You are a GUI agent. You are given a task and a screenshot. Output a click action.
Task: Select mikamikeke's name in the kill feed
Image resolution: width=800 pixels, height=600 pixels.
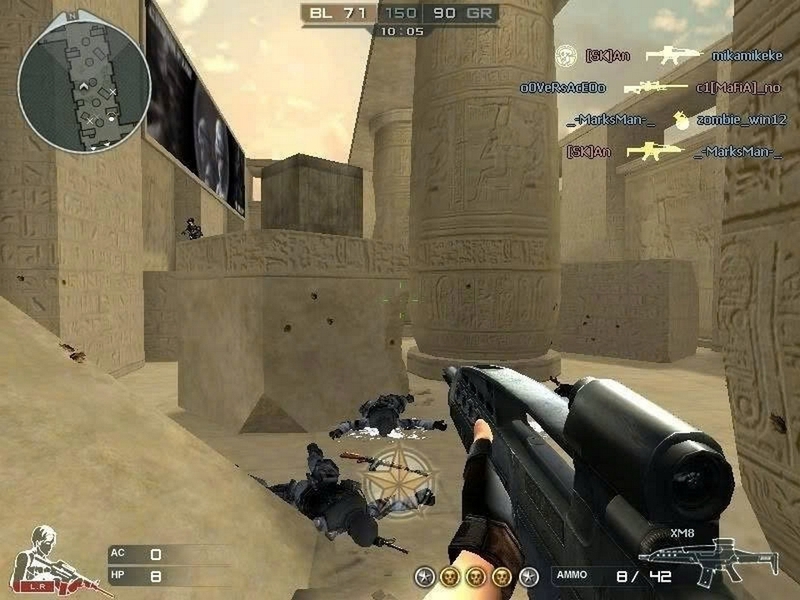[x=746, y=55]
